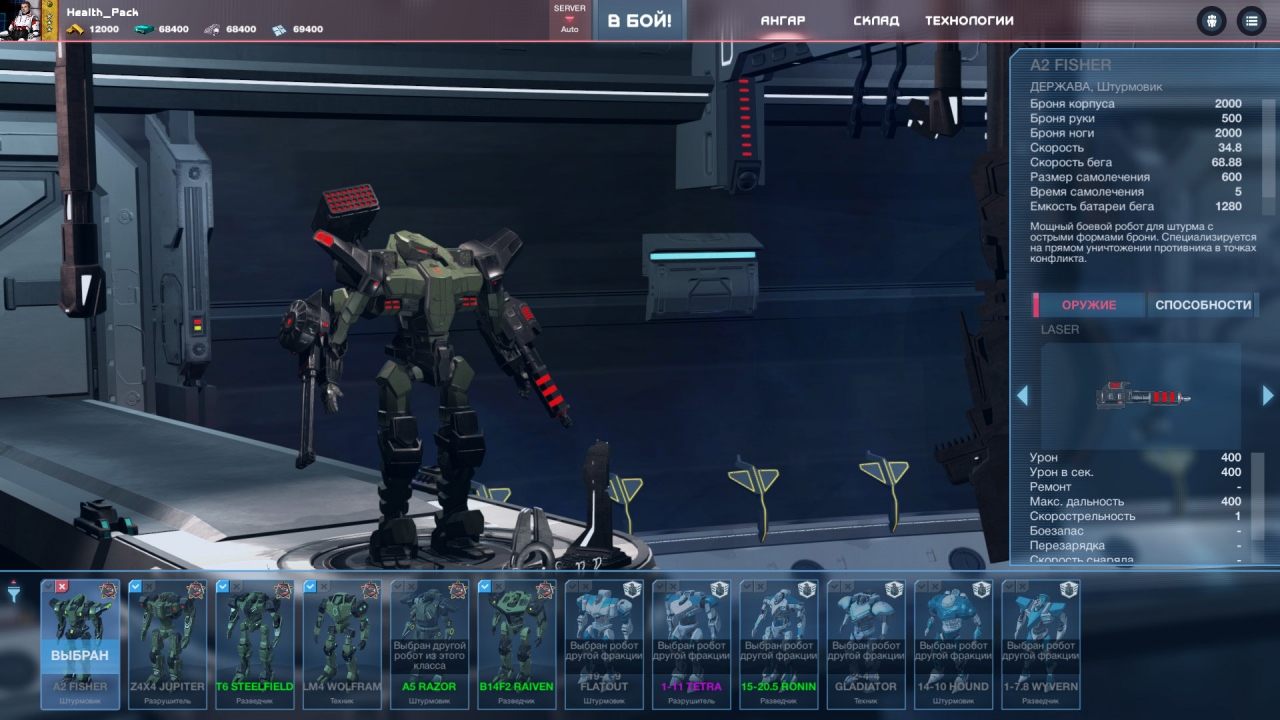Show the ОРУЖИЕ weapons tab

click(1088, 305)
